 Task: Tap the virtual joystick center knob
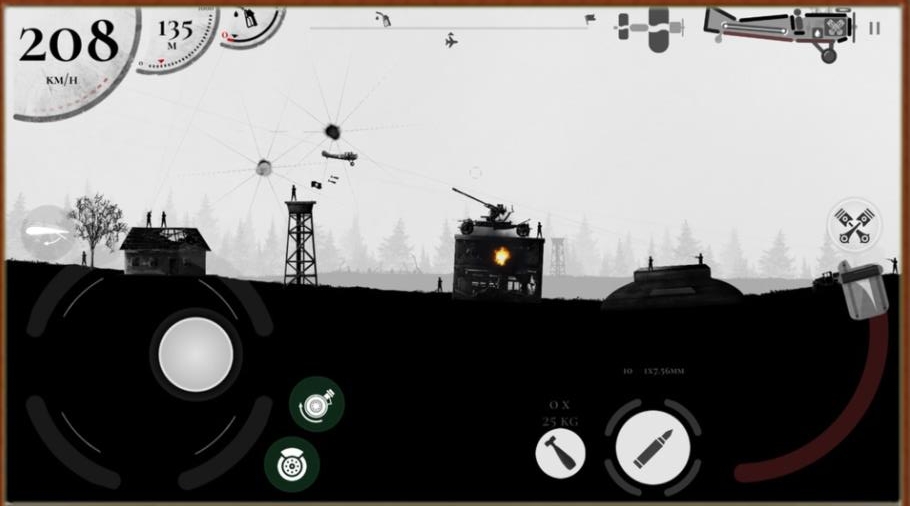coord(196,352)
